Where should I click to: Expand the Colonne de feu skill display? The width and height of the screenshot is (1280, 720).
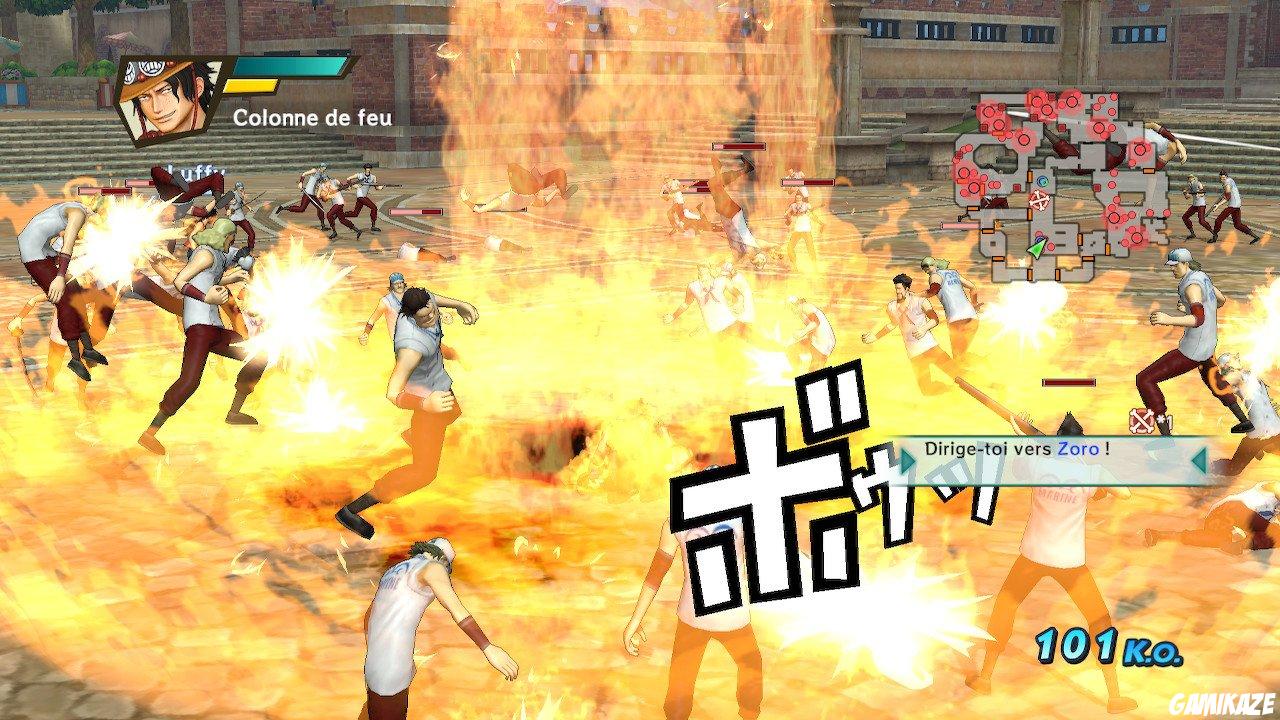pos(312,117)
